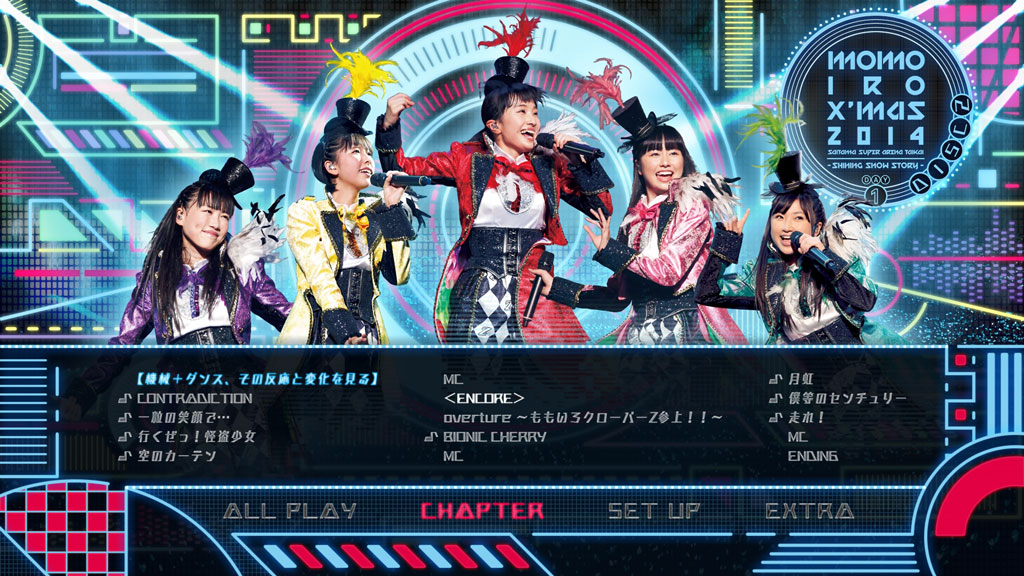Select ALL PLAY from the bottom menu

tap(290, 511)
